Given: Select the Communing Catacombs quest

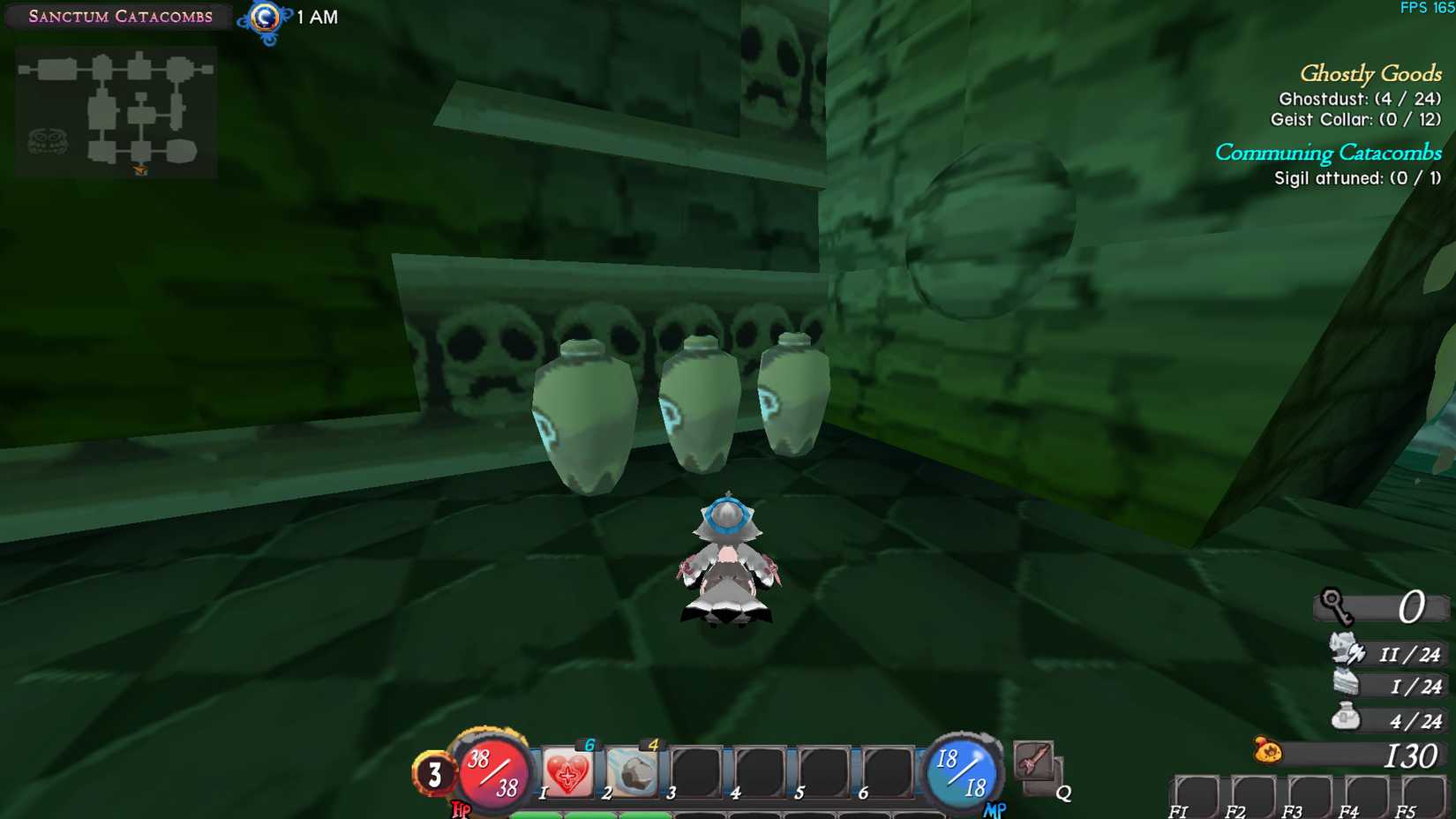Looking at the screenshot, I should 1328,153.
